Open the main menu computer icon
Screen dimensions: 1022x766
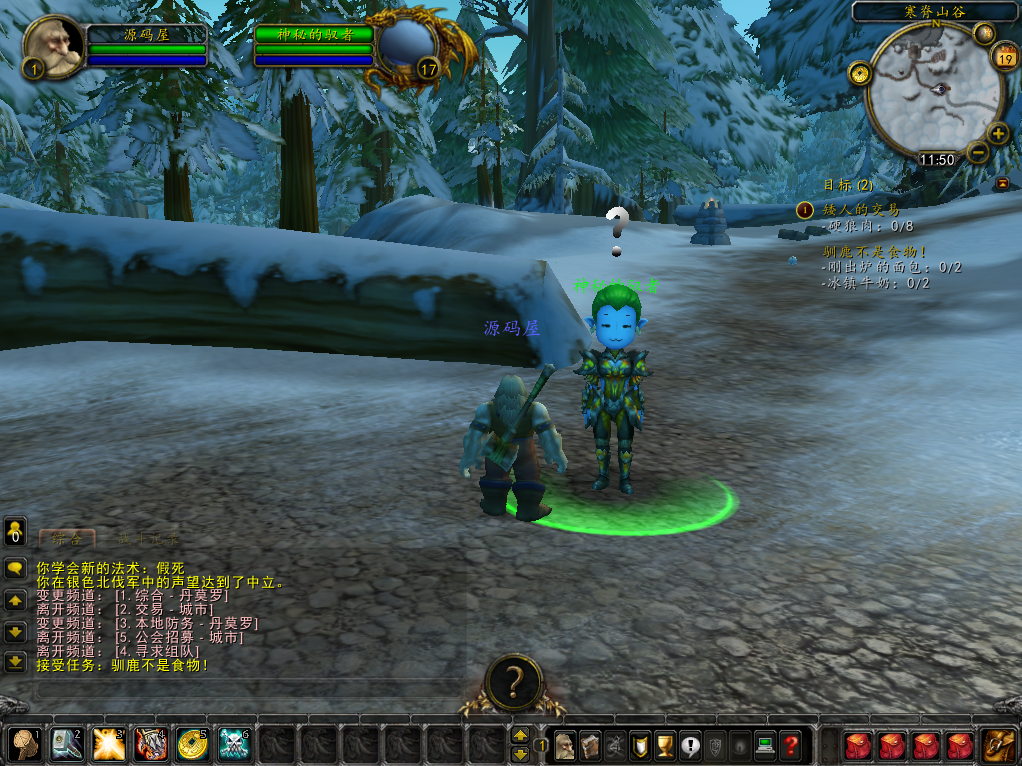tap(765, 745)
